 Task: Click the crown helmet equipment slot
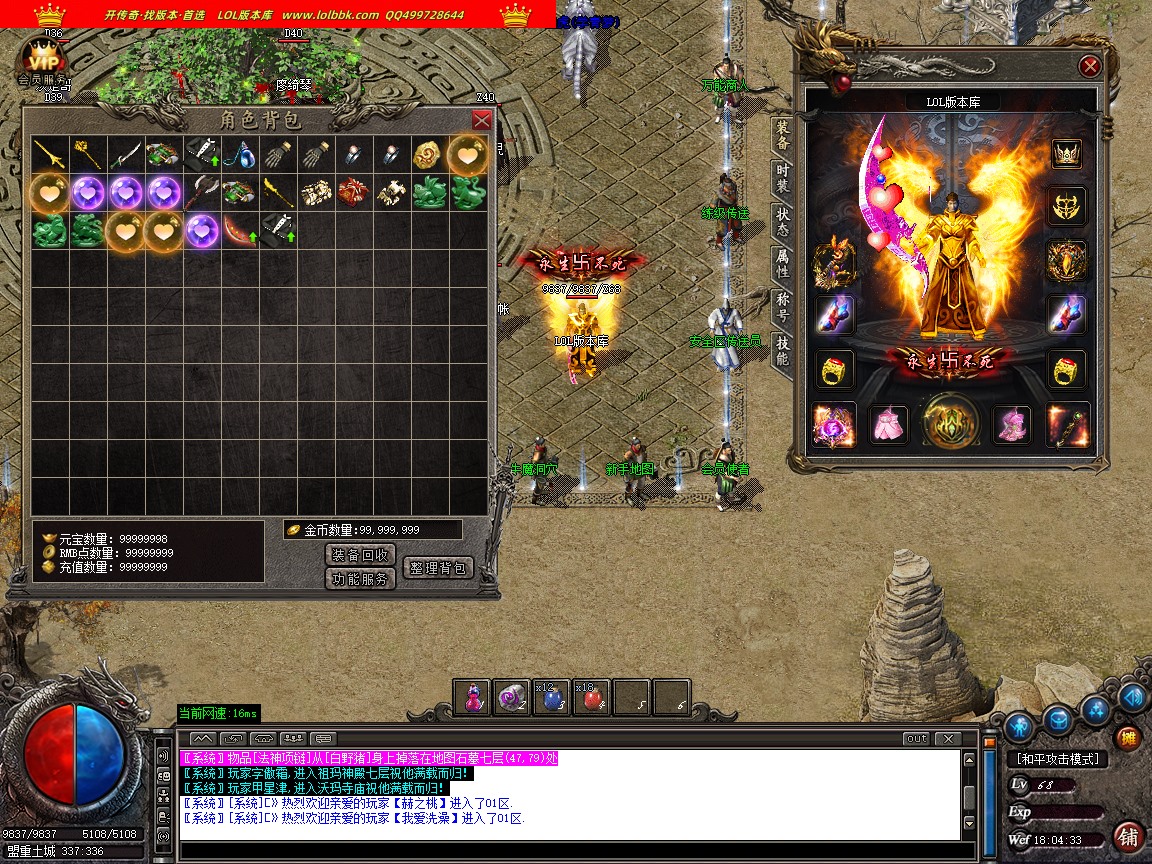click(1066, 154)
